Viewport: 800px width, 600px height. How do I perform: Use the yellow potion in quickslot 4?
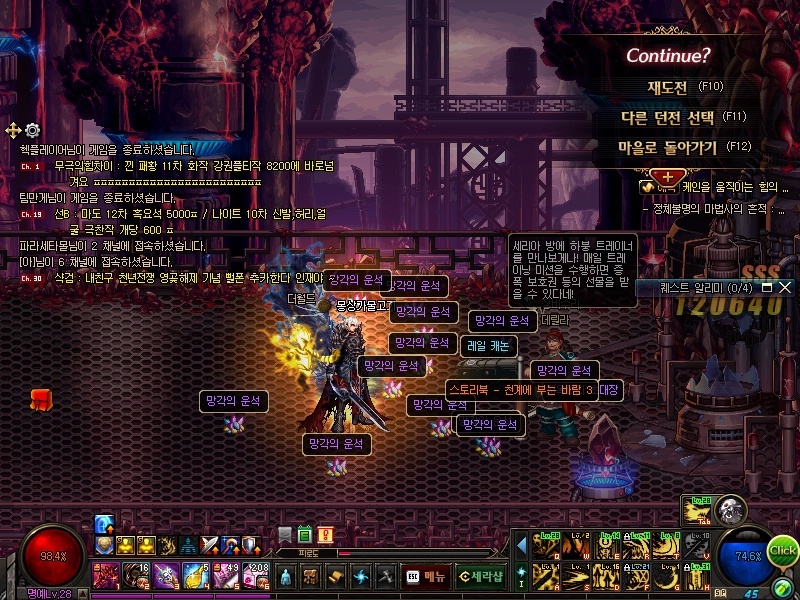click(x=197, y=576)
